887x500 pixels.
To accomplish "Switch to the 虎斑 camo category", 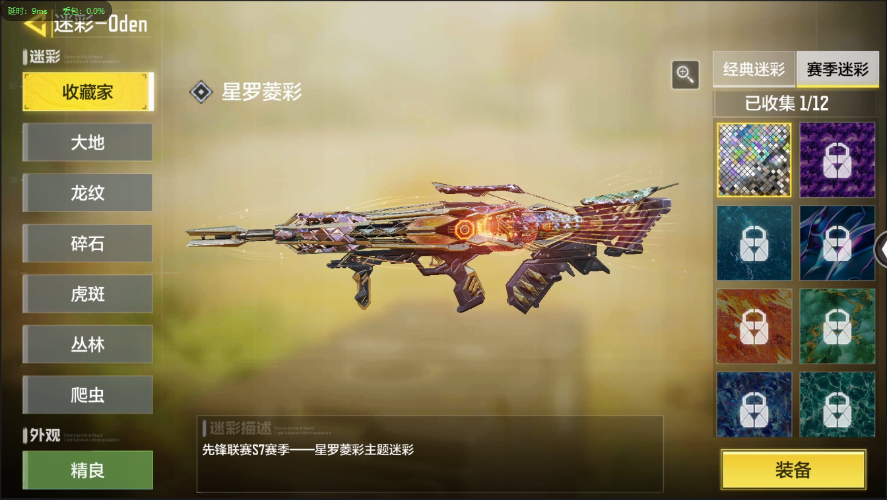I will (88, 294).
